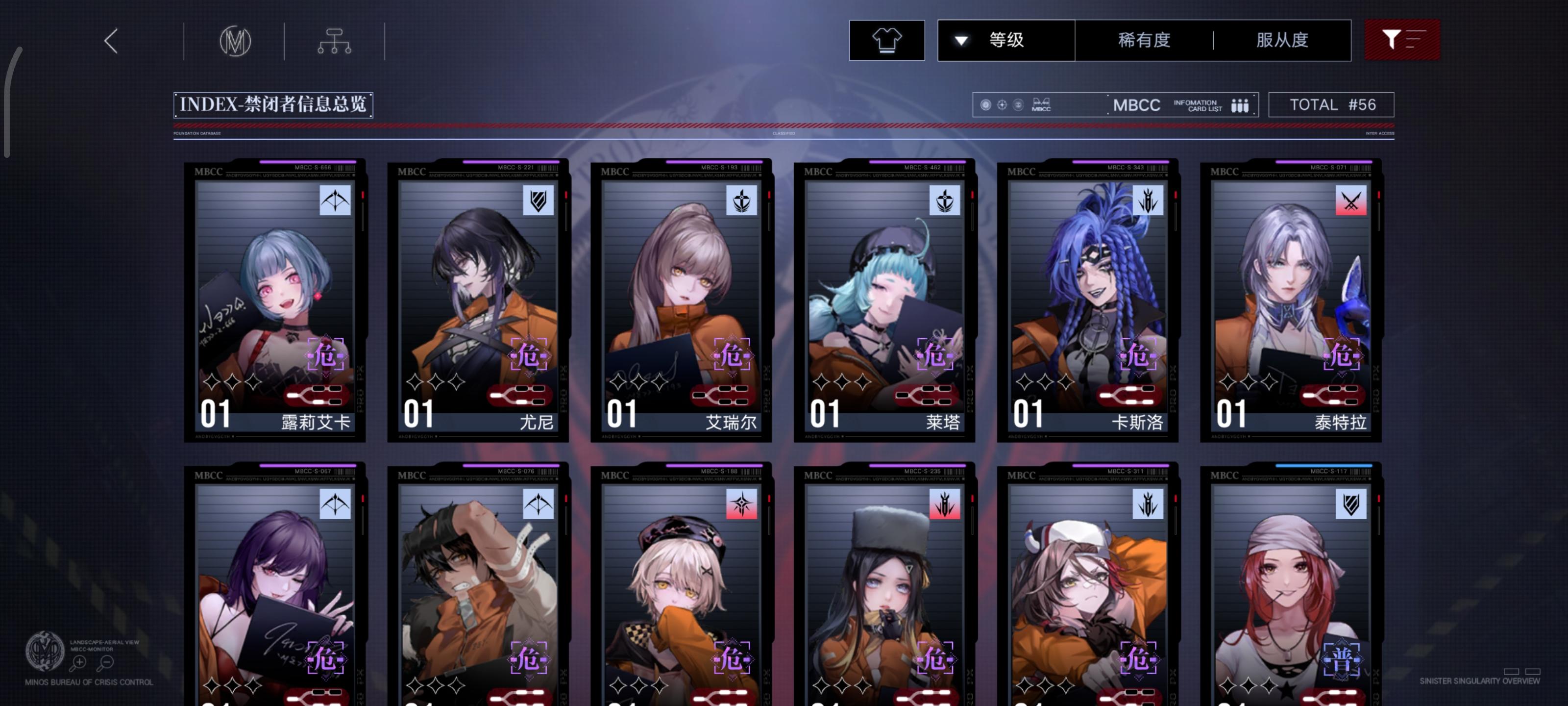The height and width of the screenshot is (706, 1568).
Task: Click the back chevron at top left
Action: 110,40
